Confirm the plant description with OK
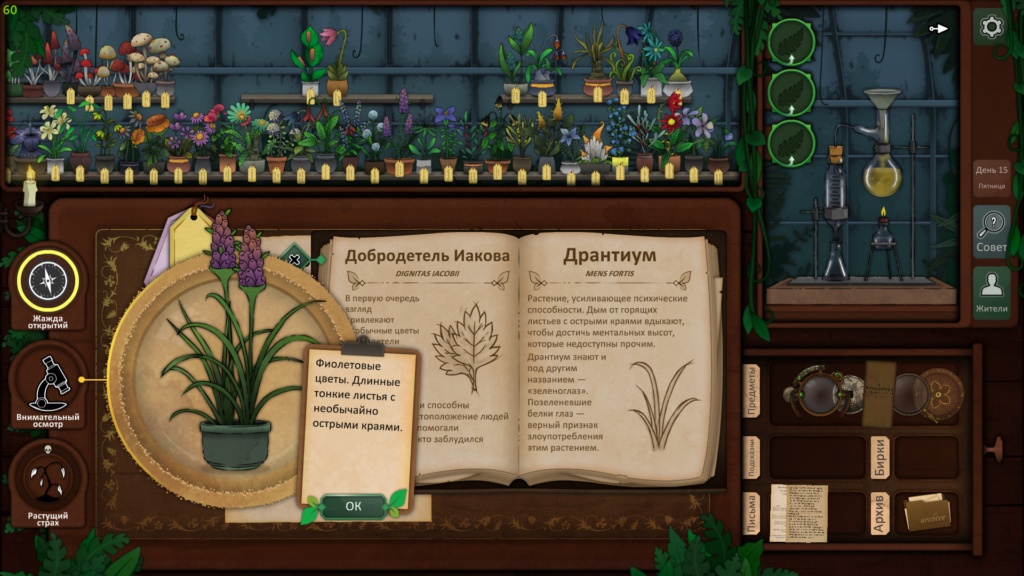Screen dimensions: 1024x576 pos(353,506)
